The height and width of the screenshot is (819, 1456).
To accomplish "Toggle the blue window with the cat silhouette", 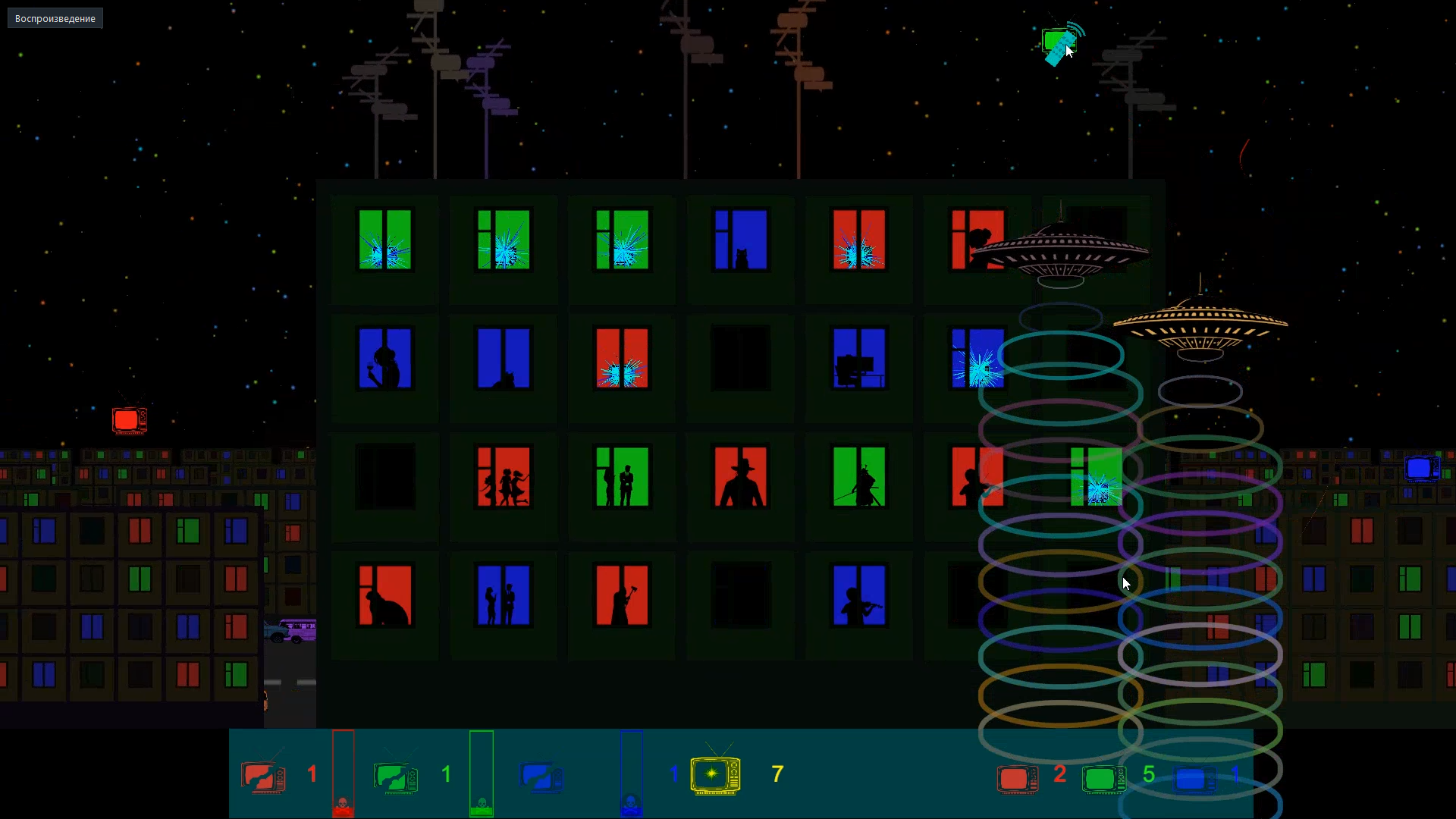I will [x=739, y=239].
